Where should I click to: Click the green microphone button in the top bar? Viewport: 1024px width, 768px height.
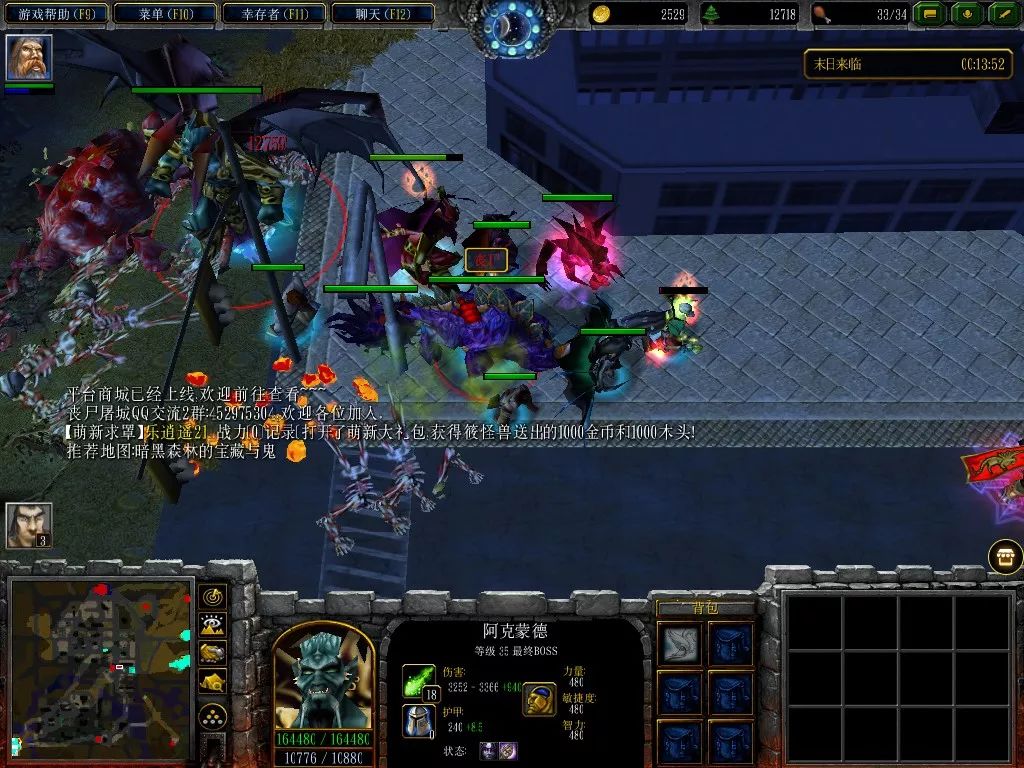[967, 14]
